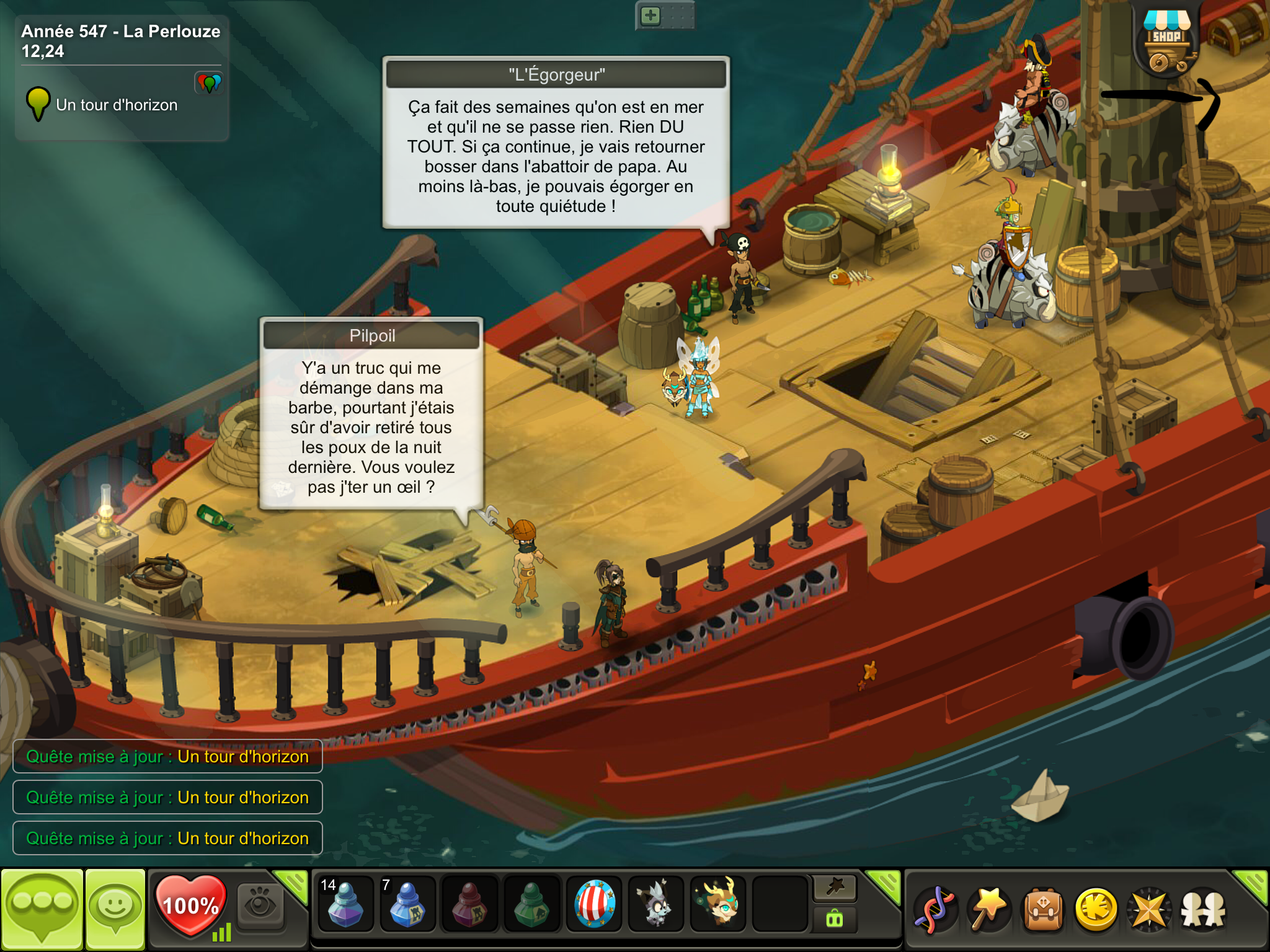
Task: Switch hotbar to the spells wand tab
Action: point(835,888)
